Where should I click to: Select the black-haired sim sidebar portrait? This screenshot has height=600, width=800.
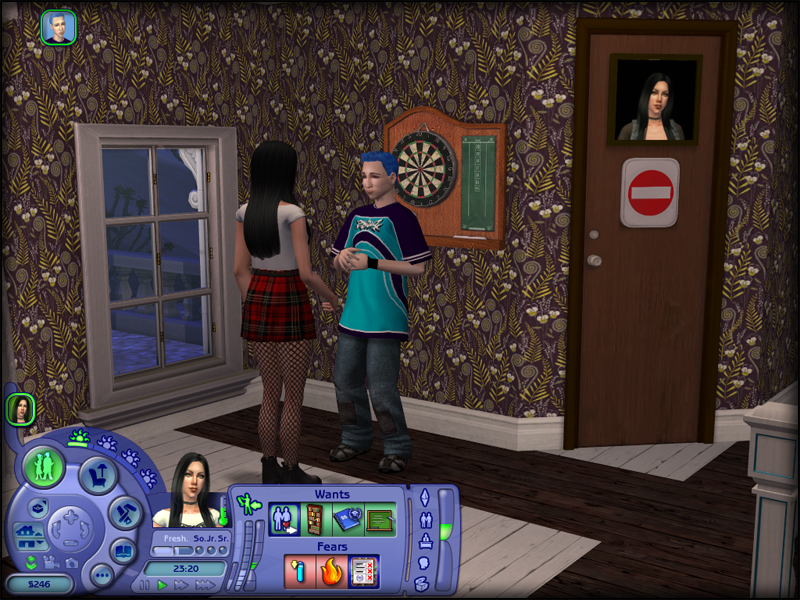(21, 409)
